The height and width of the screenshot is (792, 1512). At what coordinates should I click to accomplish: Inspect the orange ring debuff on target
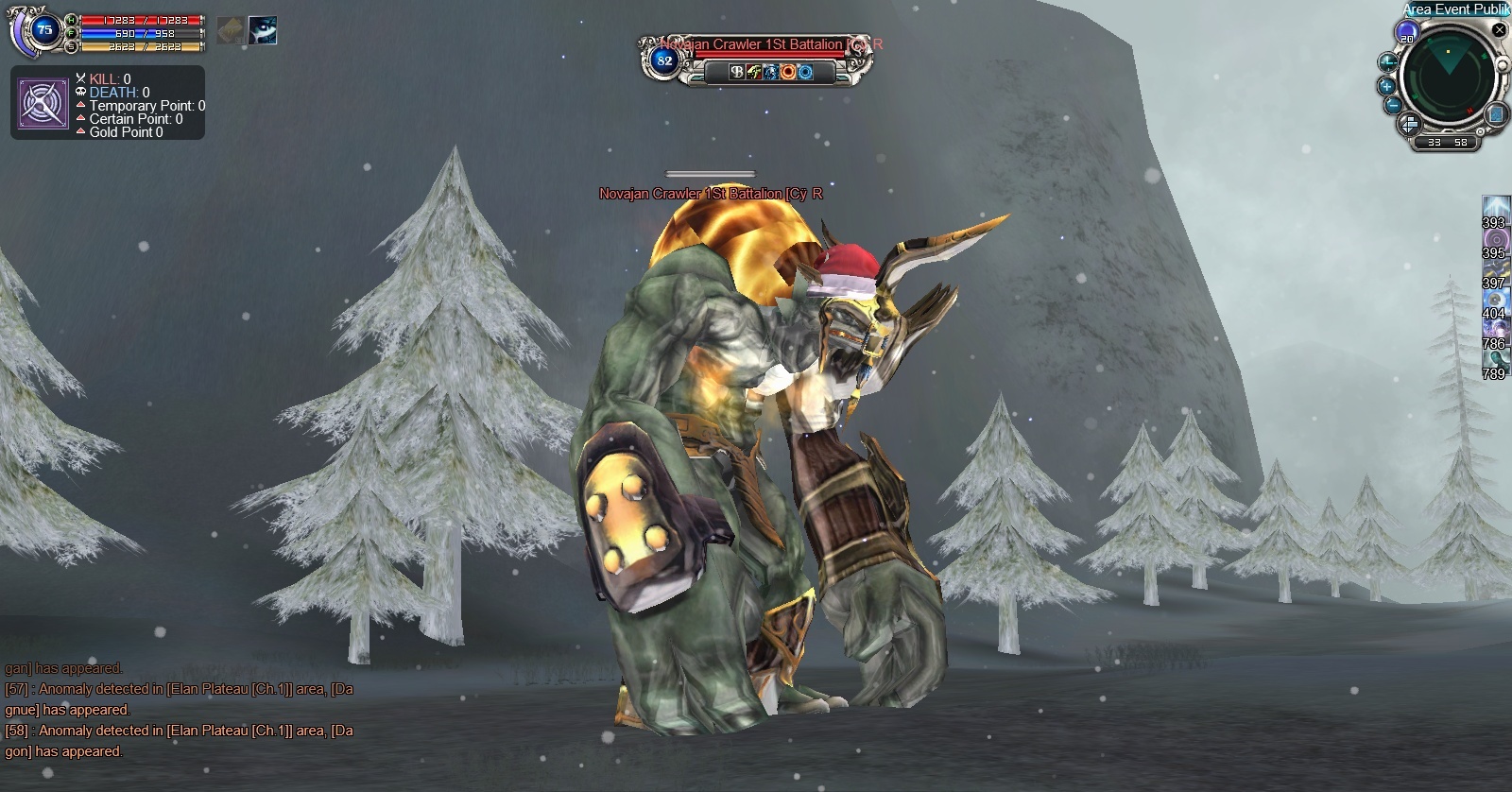(787, 72)
